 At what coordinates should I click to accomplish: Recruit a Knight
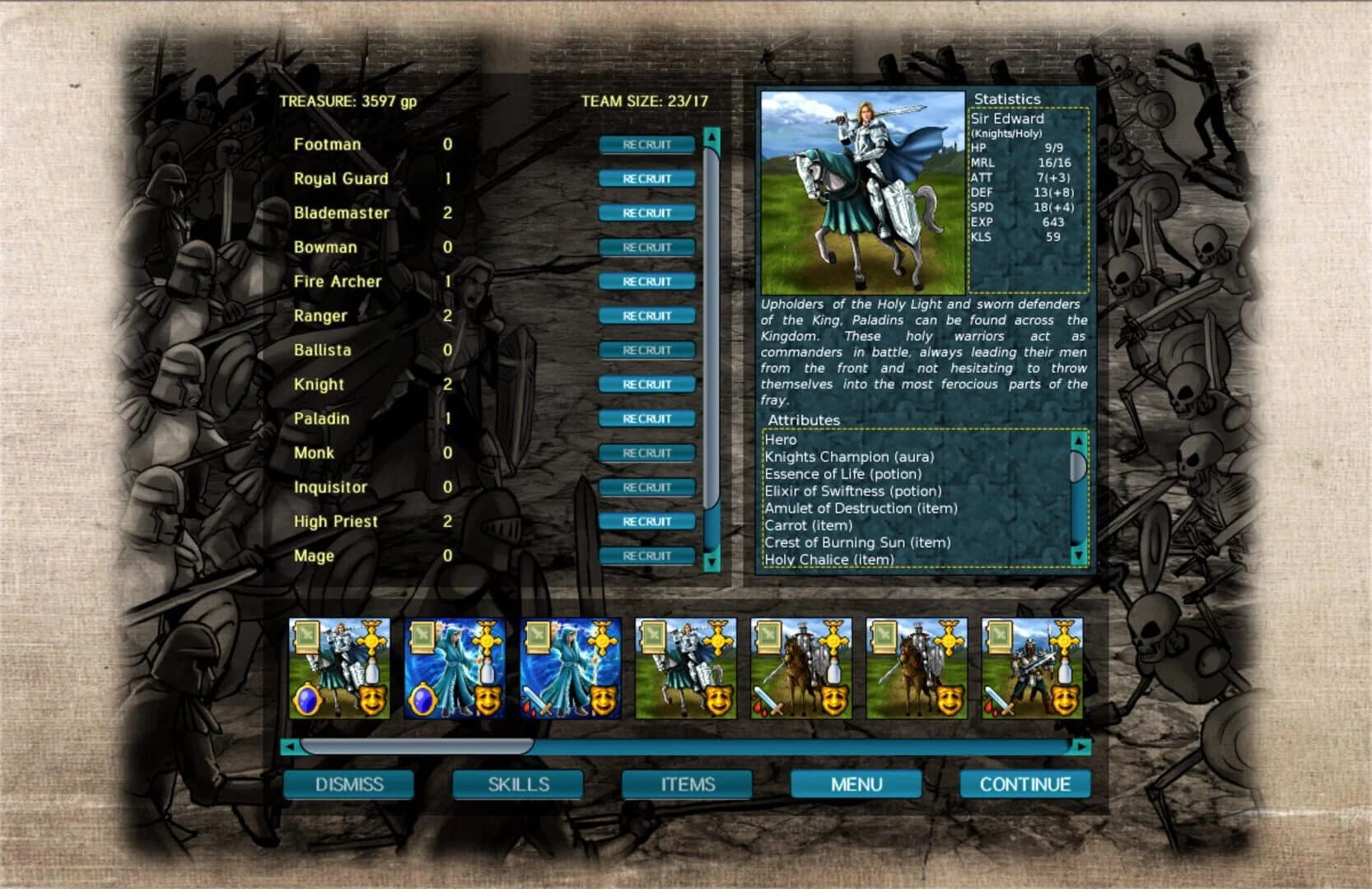click(x=646, y=384)
